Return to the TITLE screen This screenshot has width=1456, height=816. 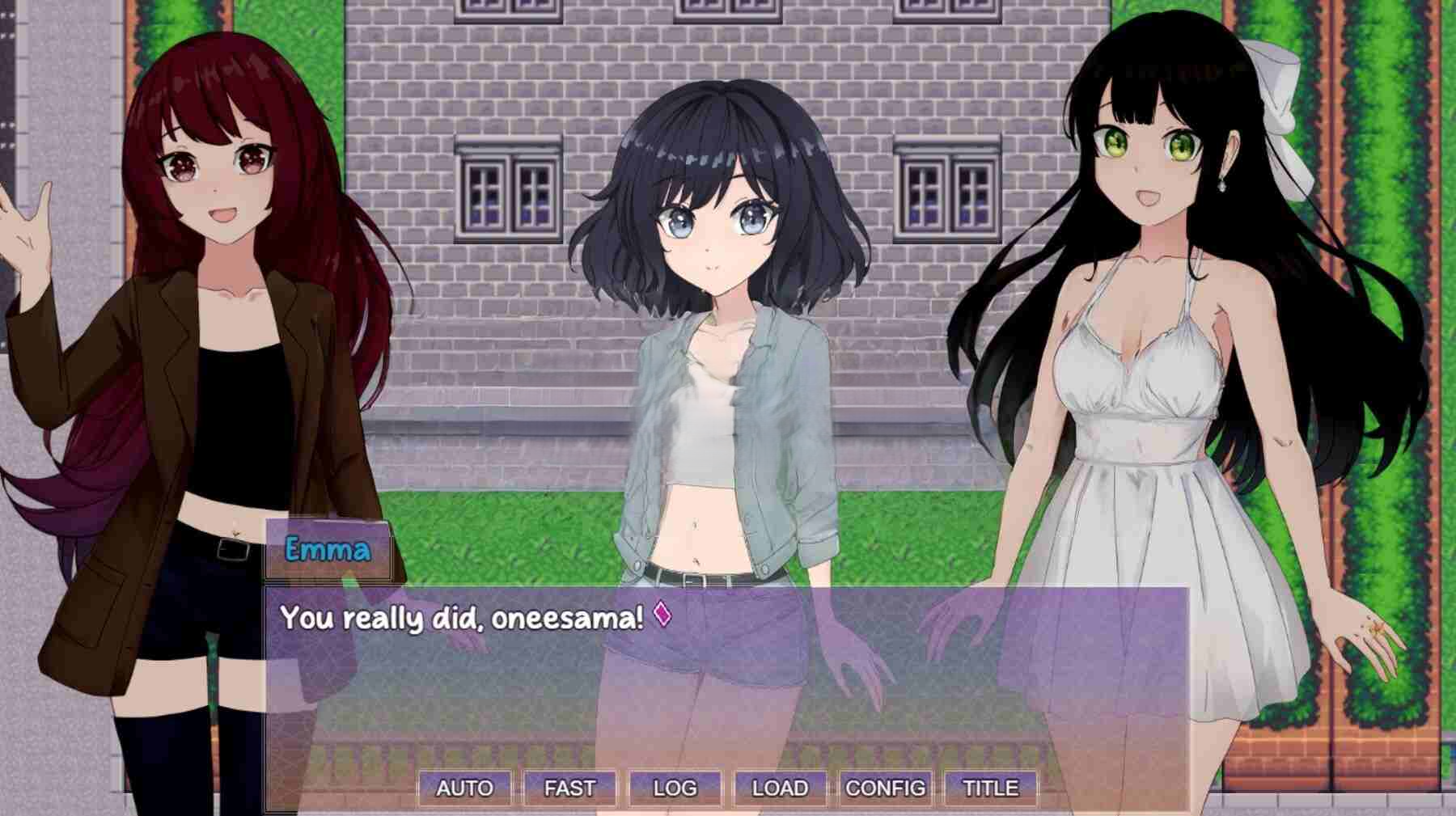pyautogui.click(x=990, y=788)
